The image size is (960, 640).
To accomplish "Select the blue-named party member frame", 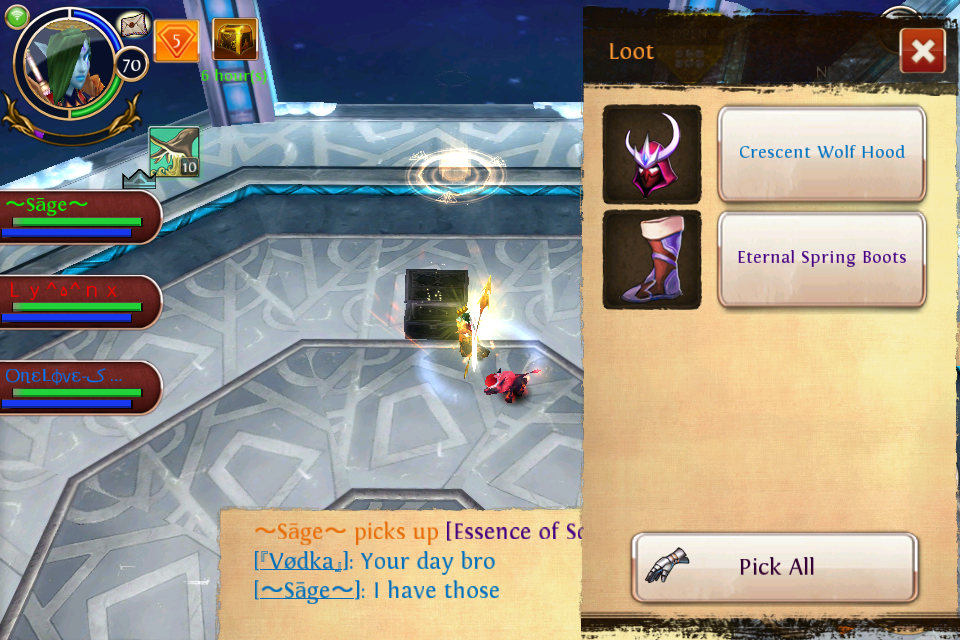I will coord(80,387).
